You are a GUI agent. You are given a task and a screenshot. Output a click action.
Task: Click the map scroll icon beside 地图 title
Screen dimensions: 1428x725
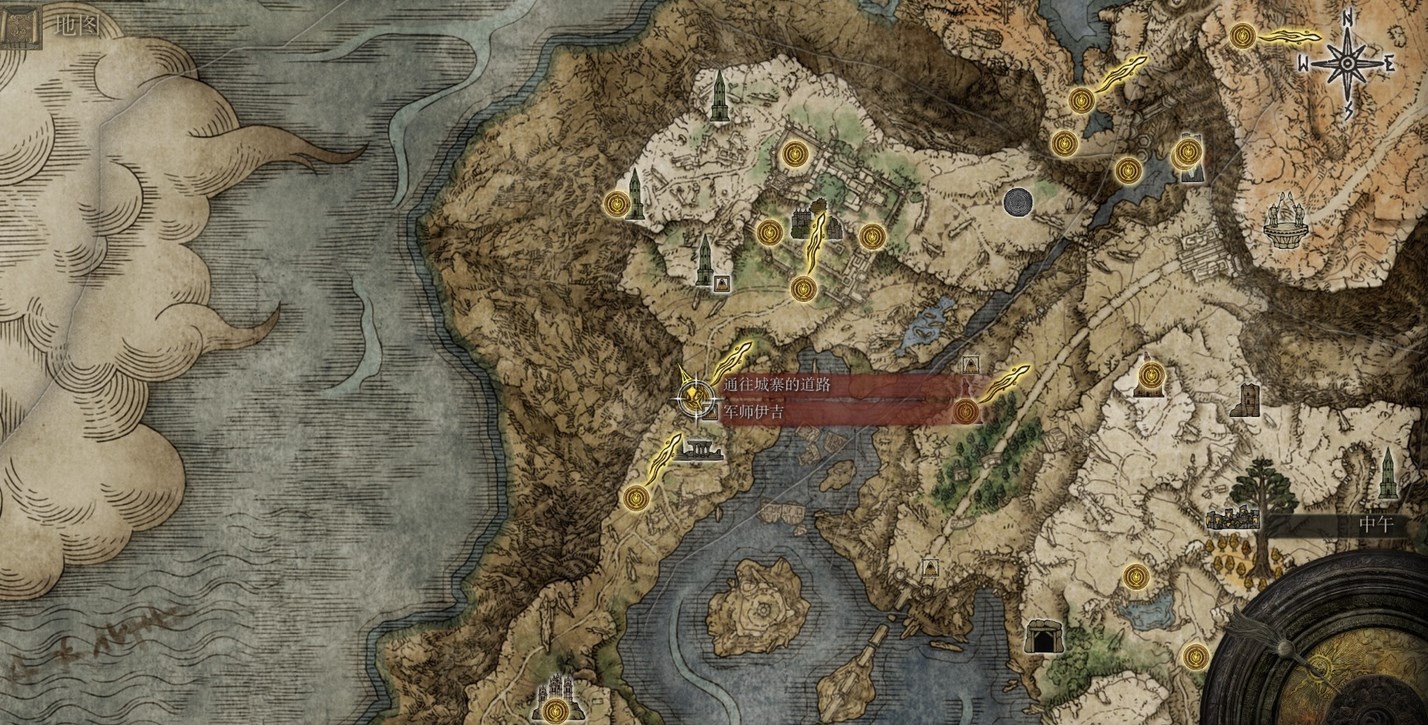coord(17,24)
